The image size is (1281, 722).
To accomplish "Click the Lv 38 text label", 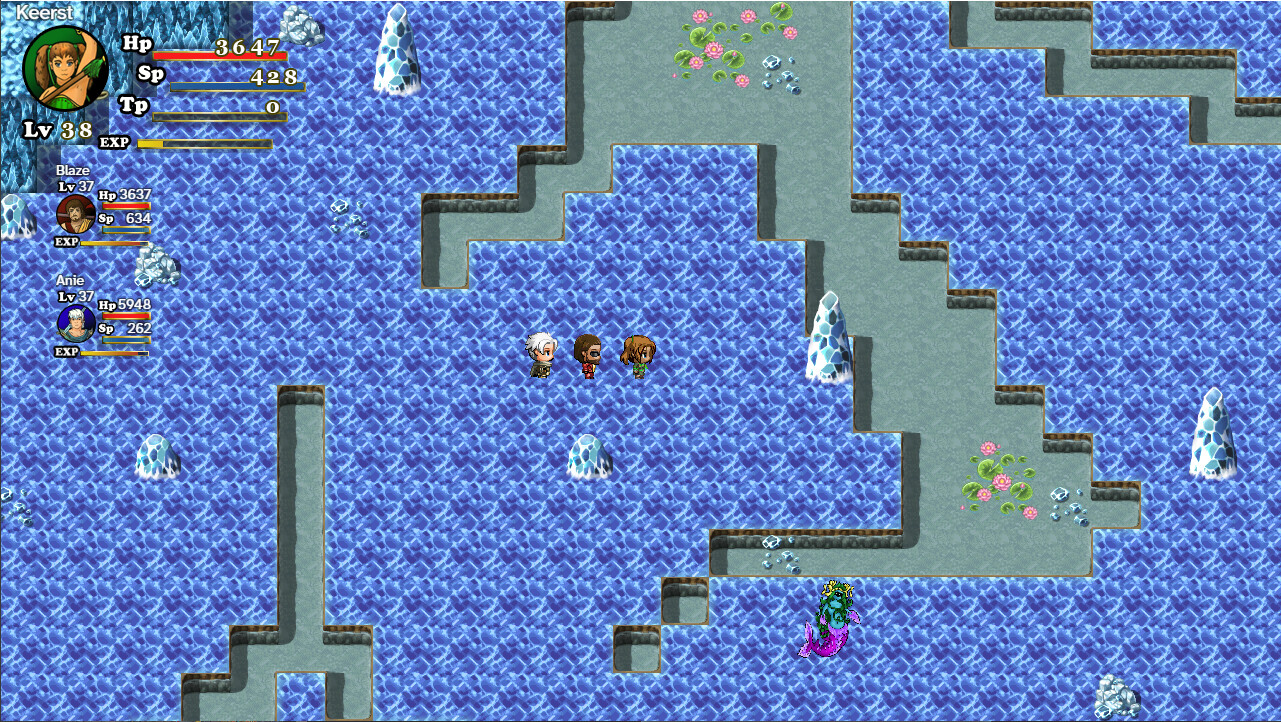I will [x=55, y=128].
